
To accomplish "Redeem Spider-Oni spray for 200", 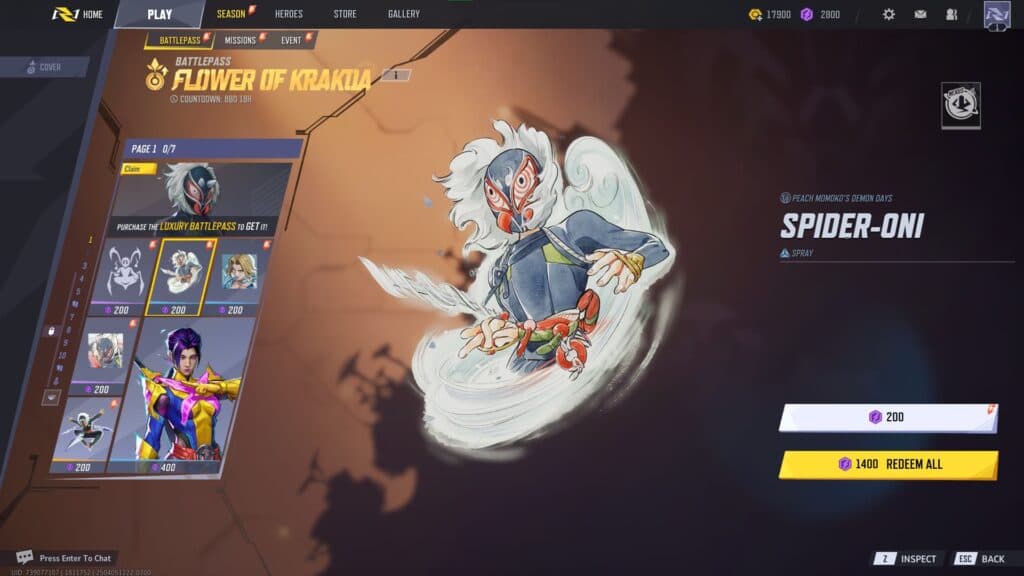I will [887, 417].
